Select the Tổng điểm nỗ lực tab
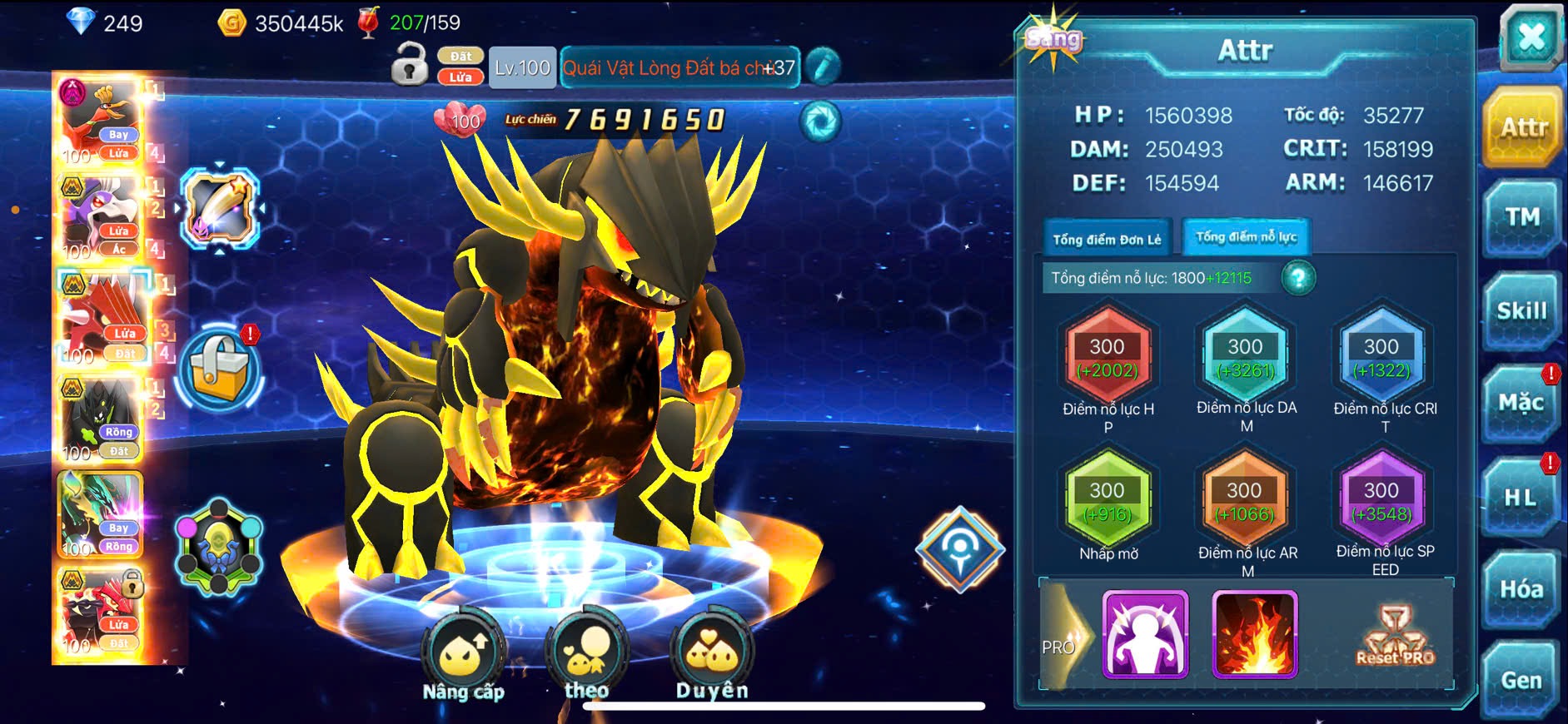The height and width of the screenshot is (724, 1568). 1246,237
